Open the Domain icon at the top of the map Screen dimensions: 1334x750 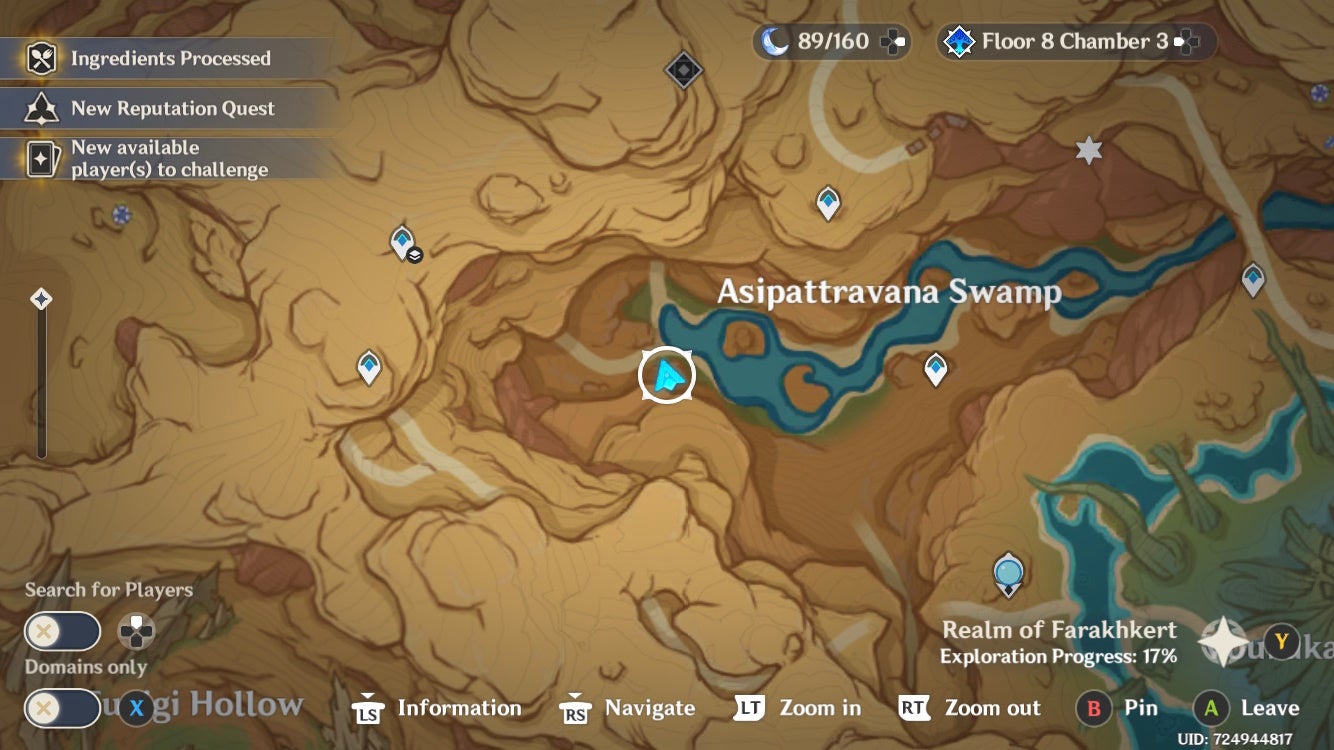pyautogui.click(x=684, y=70)
